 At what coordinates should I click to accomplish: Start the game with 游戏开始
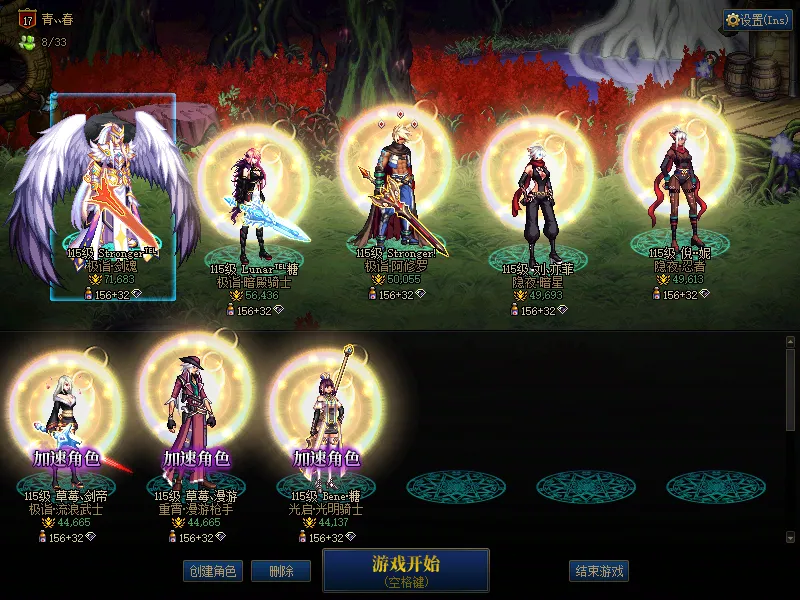click(406, 569)
